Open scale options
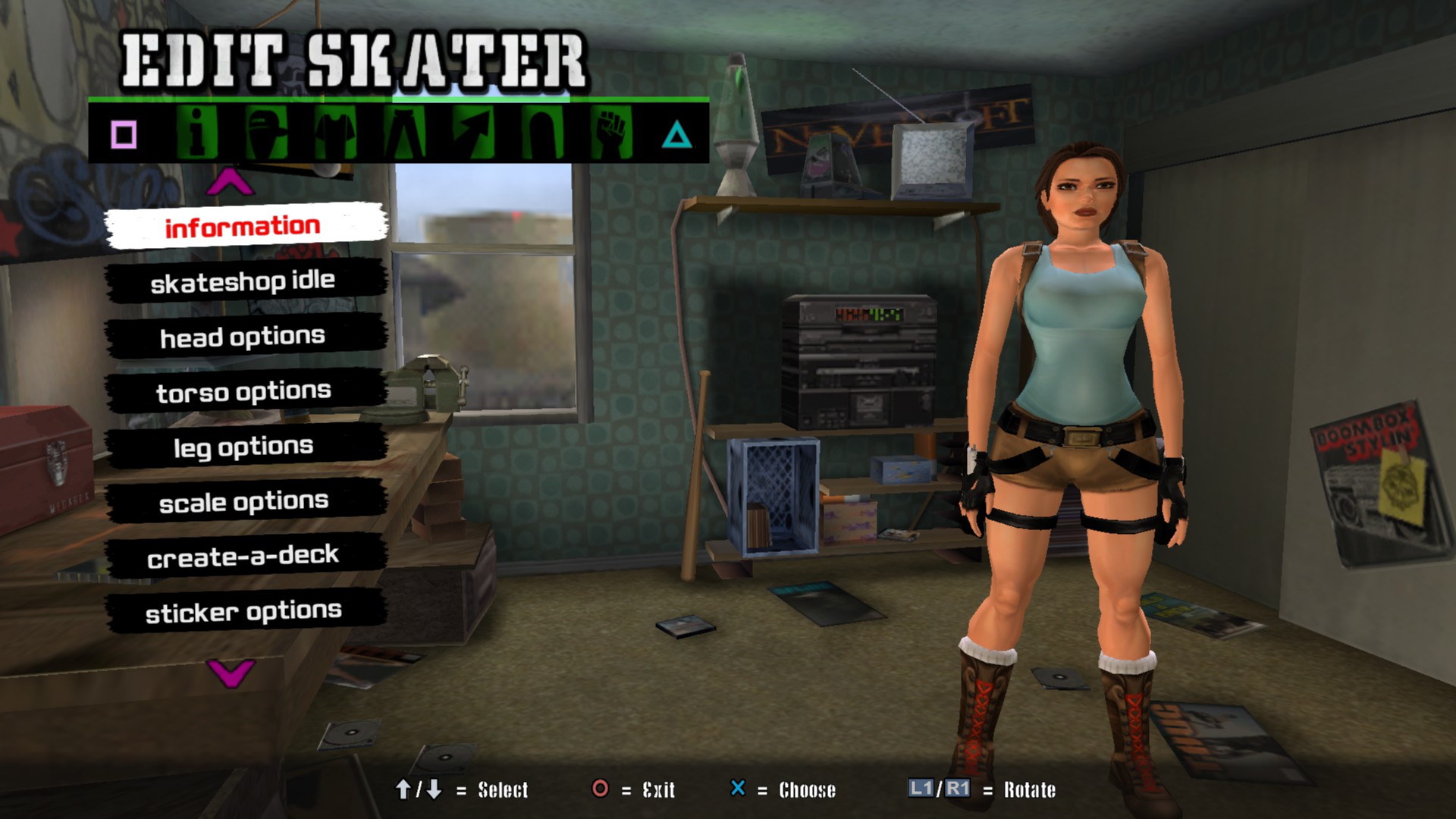Viewport: 1456px width, 819px height. [x=244, y=501]
